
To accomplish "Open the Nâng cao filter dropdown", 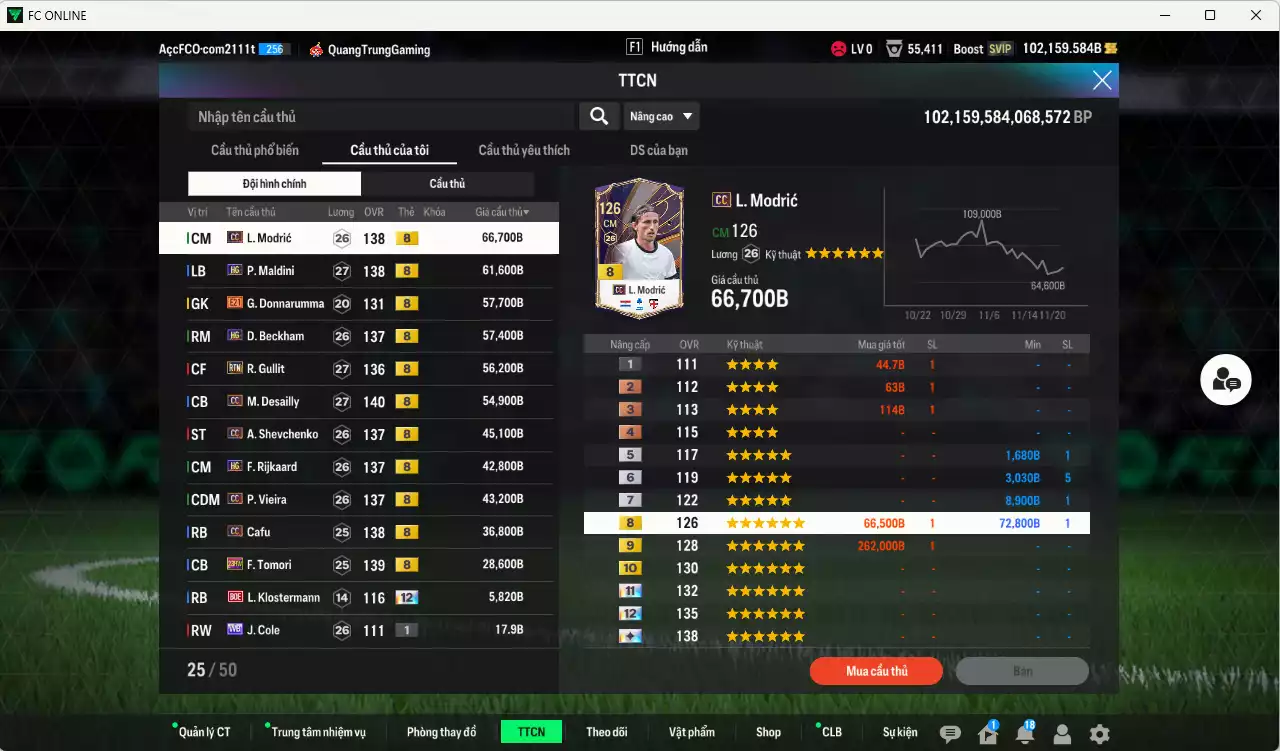I will coord(661,116).
